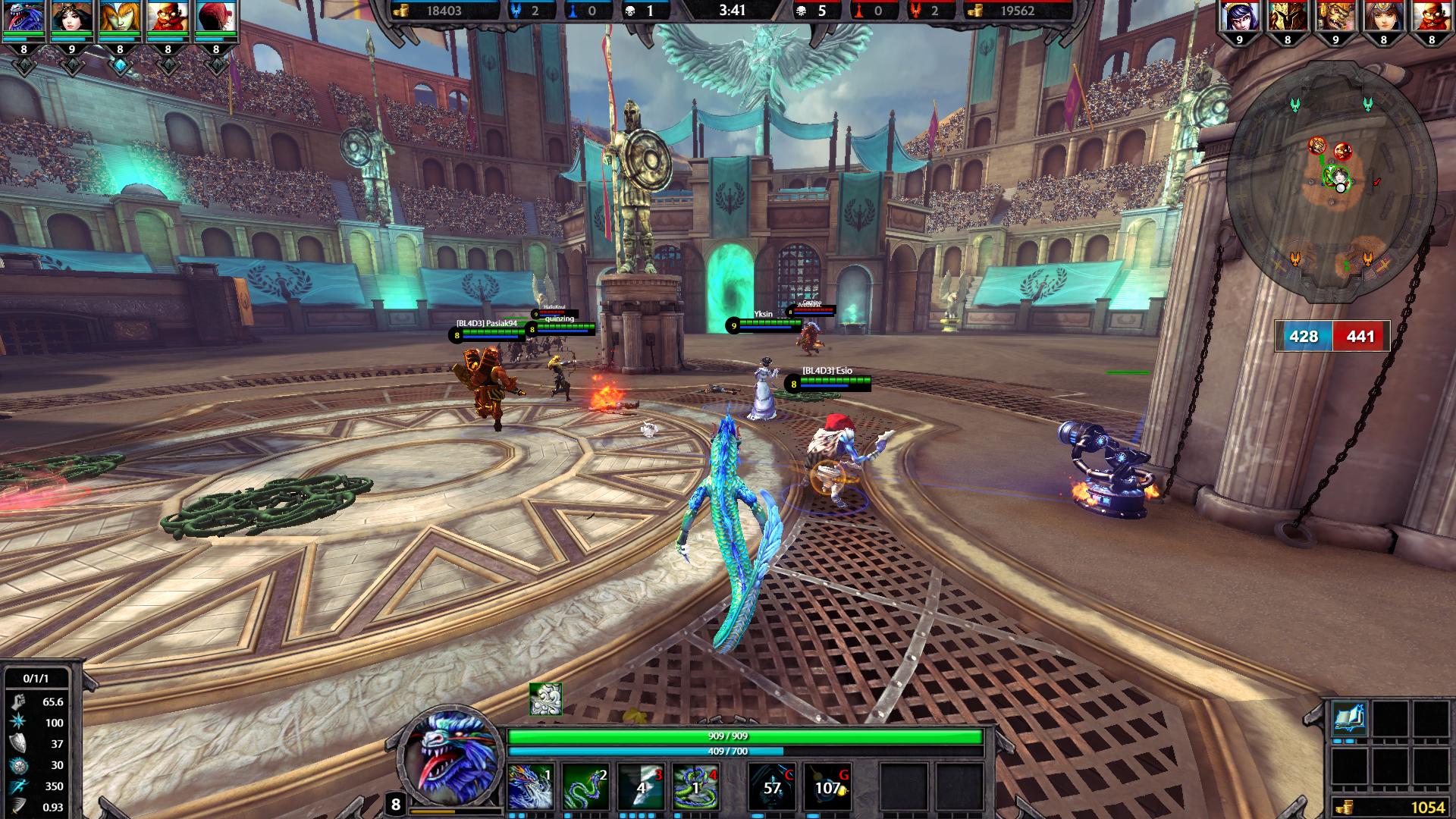Click the golden-helmeted enemy warrior portrait
1456x819 pixels.
[x=1287, y=18]
